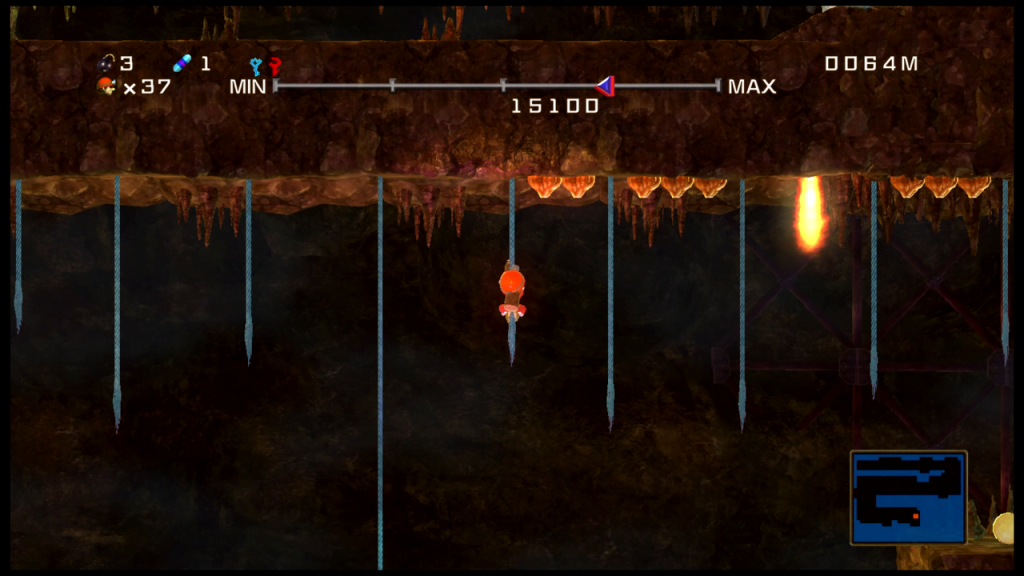Screen dimensions: 1024x576
Task: Click the blue flare capsule icon
Action: click(181, 64)
